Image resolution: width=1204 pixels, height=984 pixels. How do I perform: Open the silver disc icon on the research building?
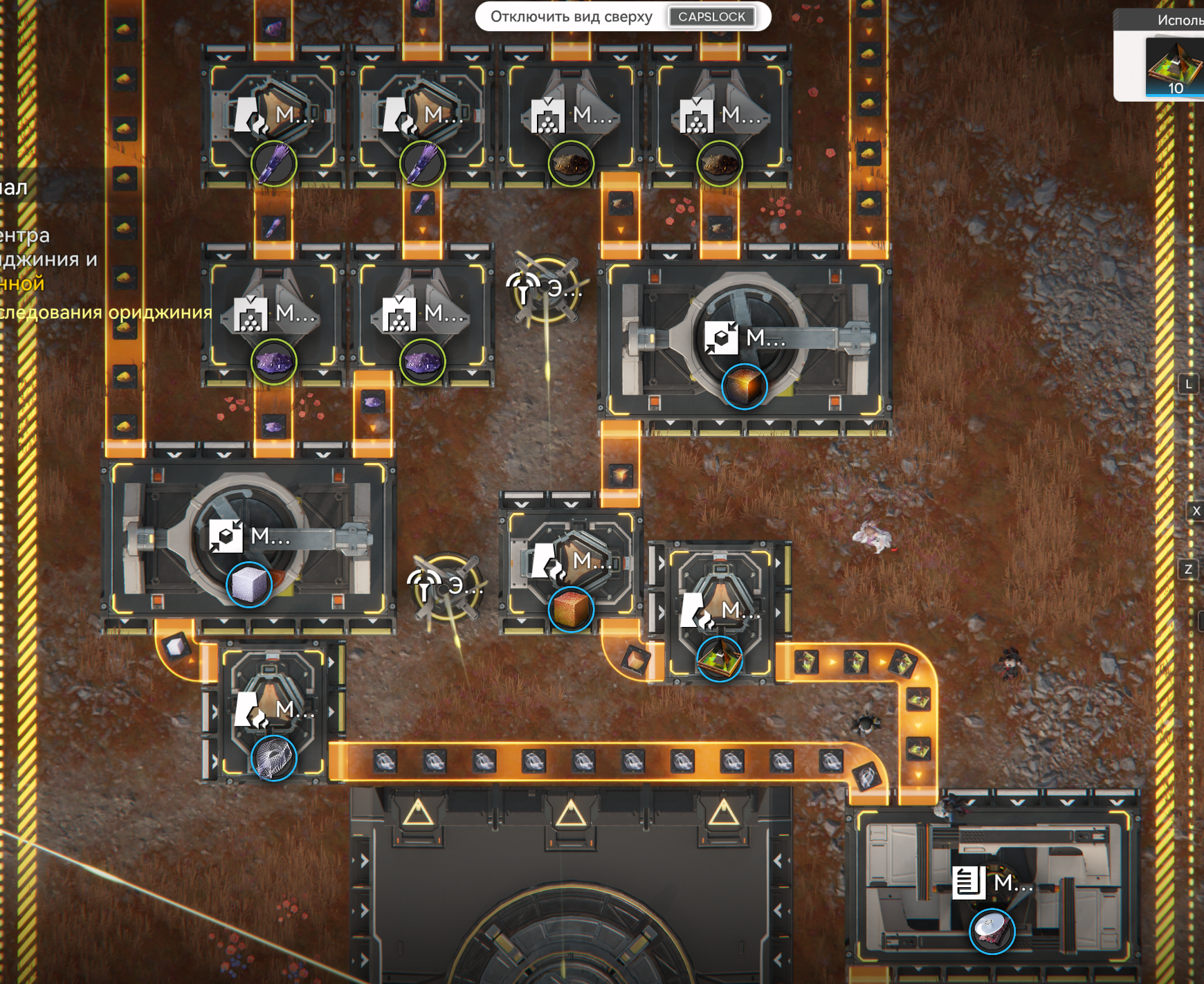coord(992,931)
